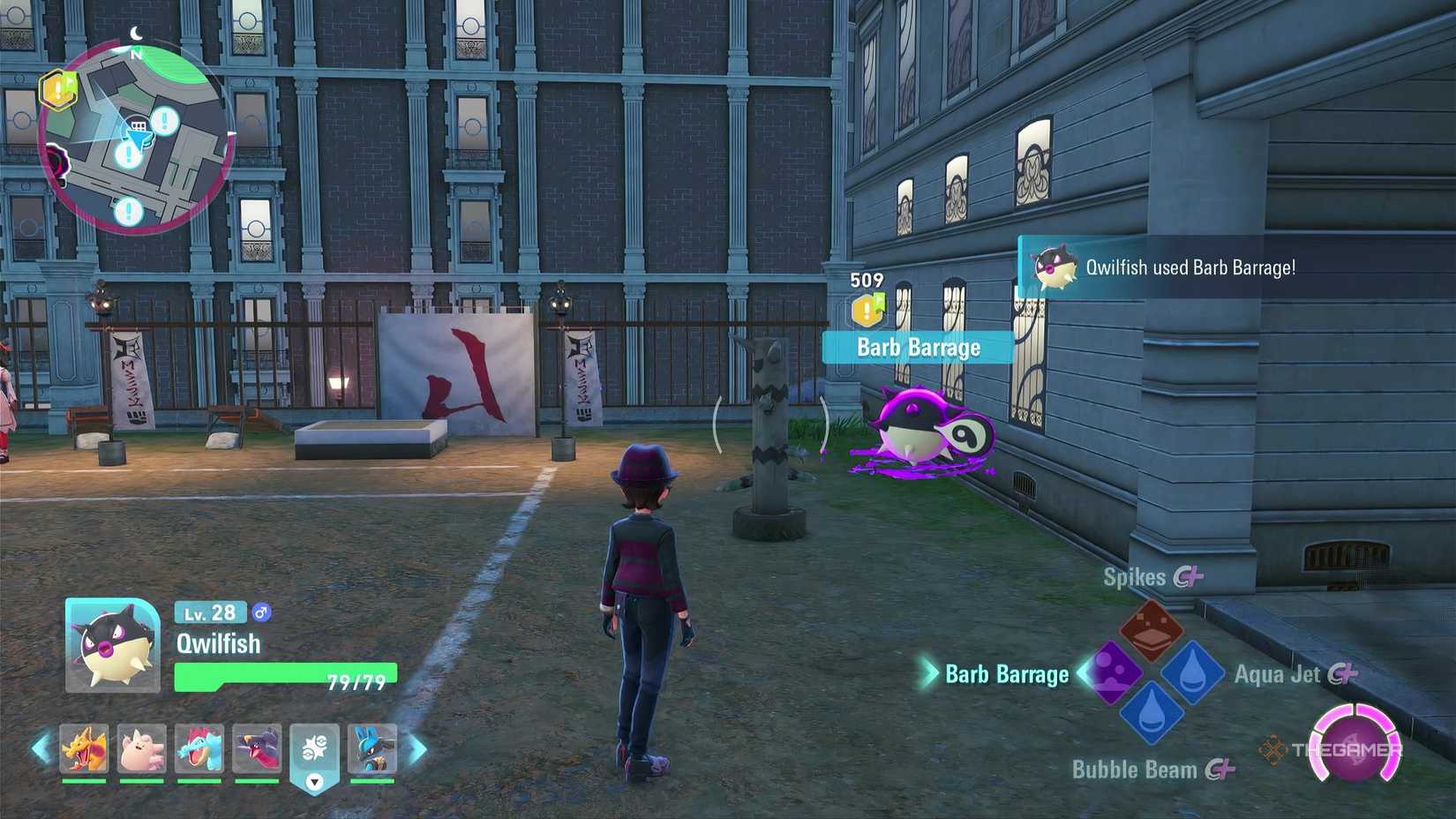The image size is (1456, 819).
Task: Toggle the moon time-of-day icon on minimap
Action: coord(134,30)
